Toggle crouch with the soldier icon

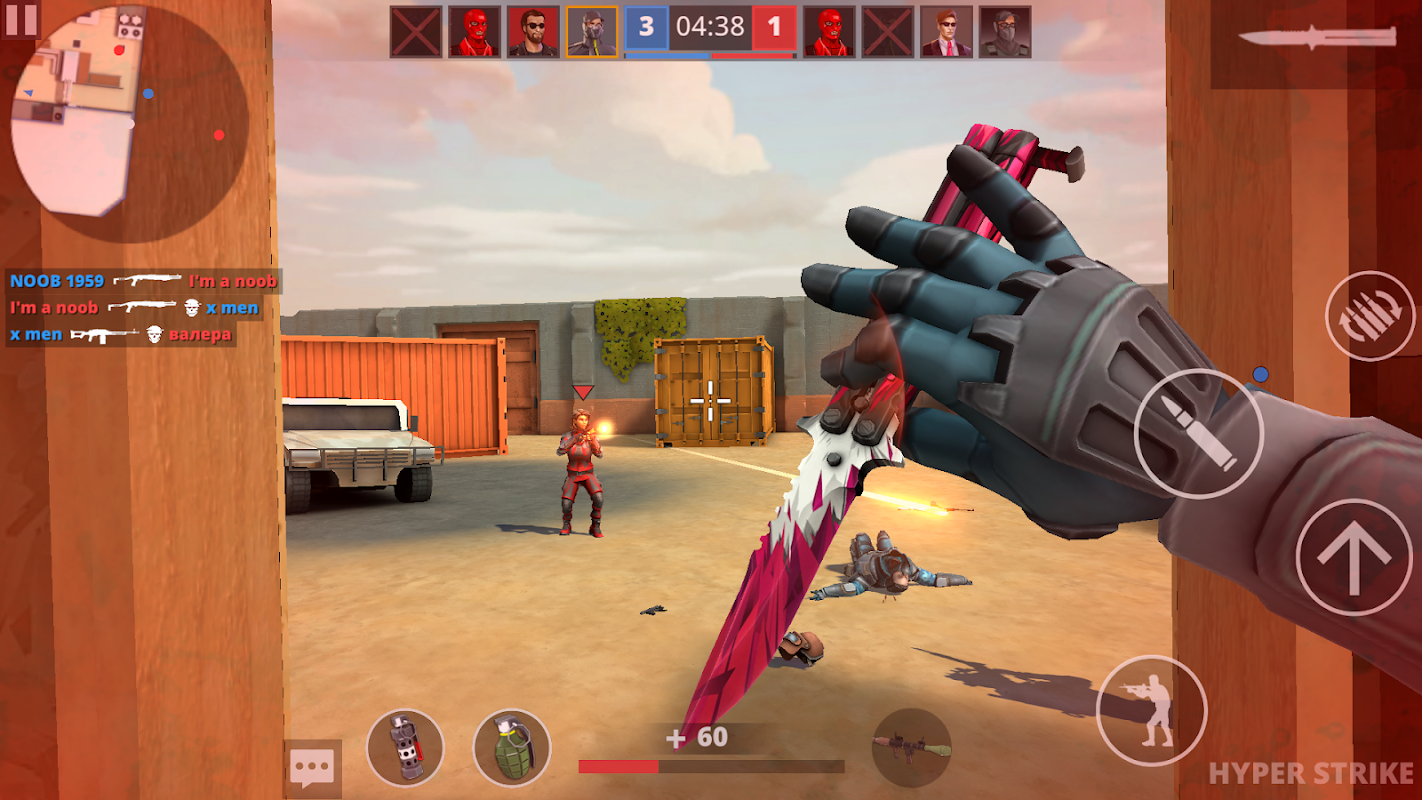(1150, 709)
